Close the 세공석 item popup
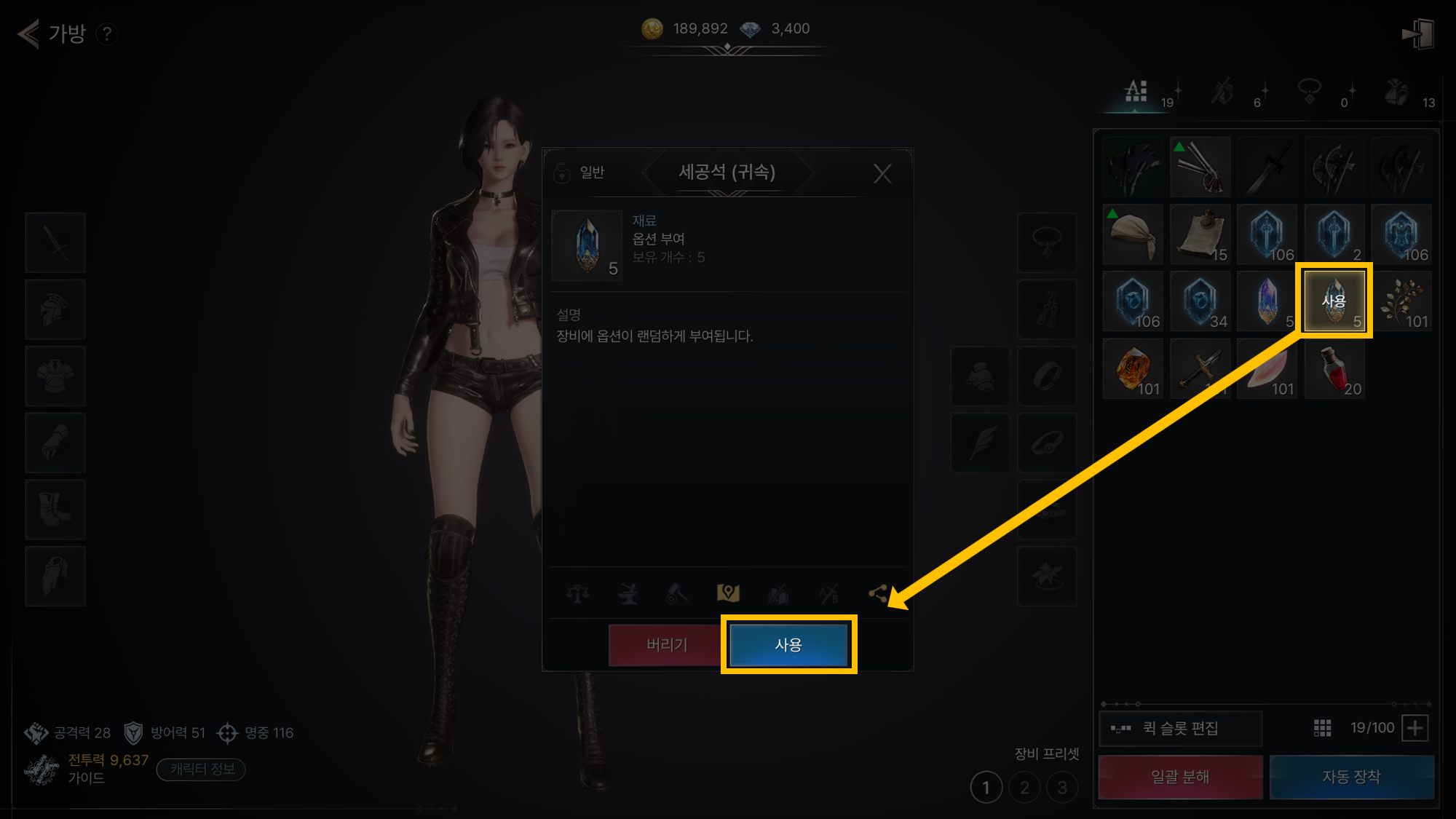Viewport: 1456px width, 819px height. pos(882,173)
